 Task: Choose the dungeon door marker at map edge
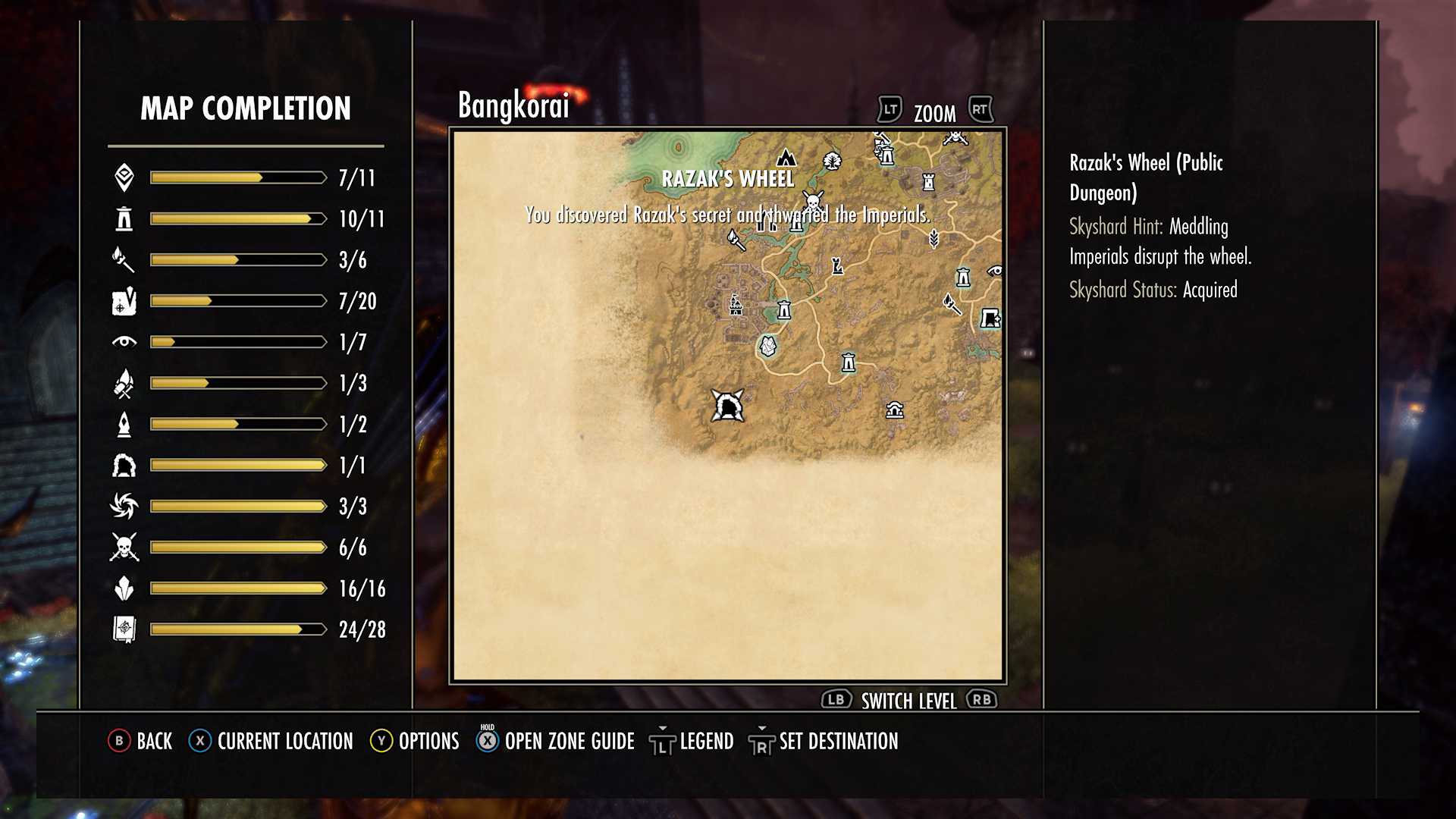point(990,318)
